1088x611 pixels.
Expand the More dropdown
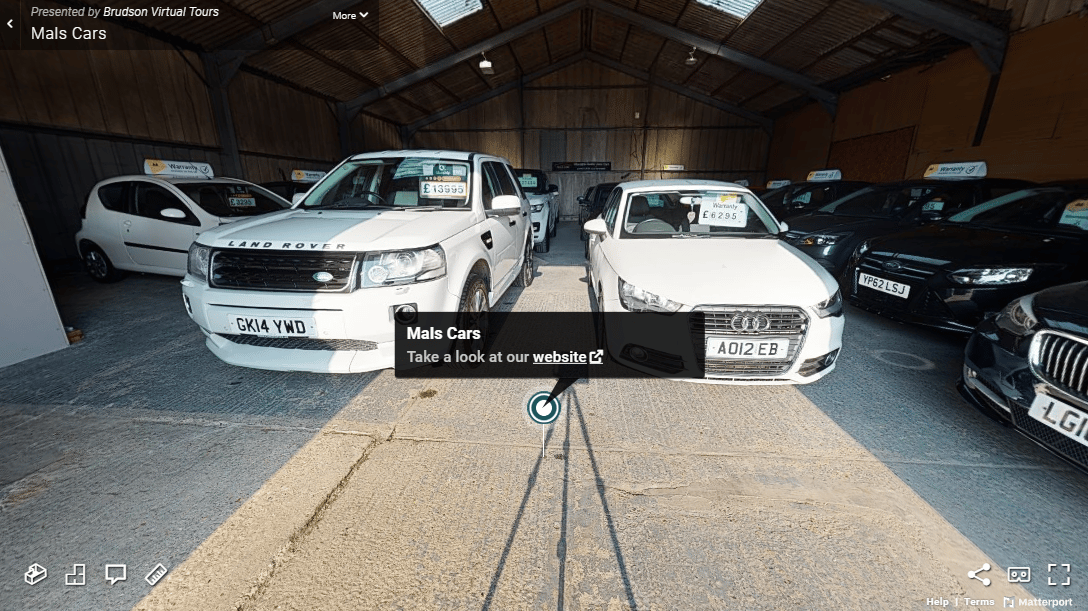350,15
